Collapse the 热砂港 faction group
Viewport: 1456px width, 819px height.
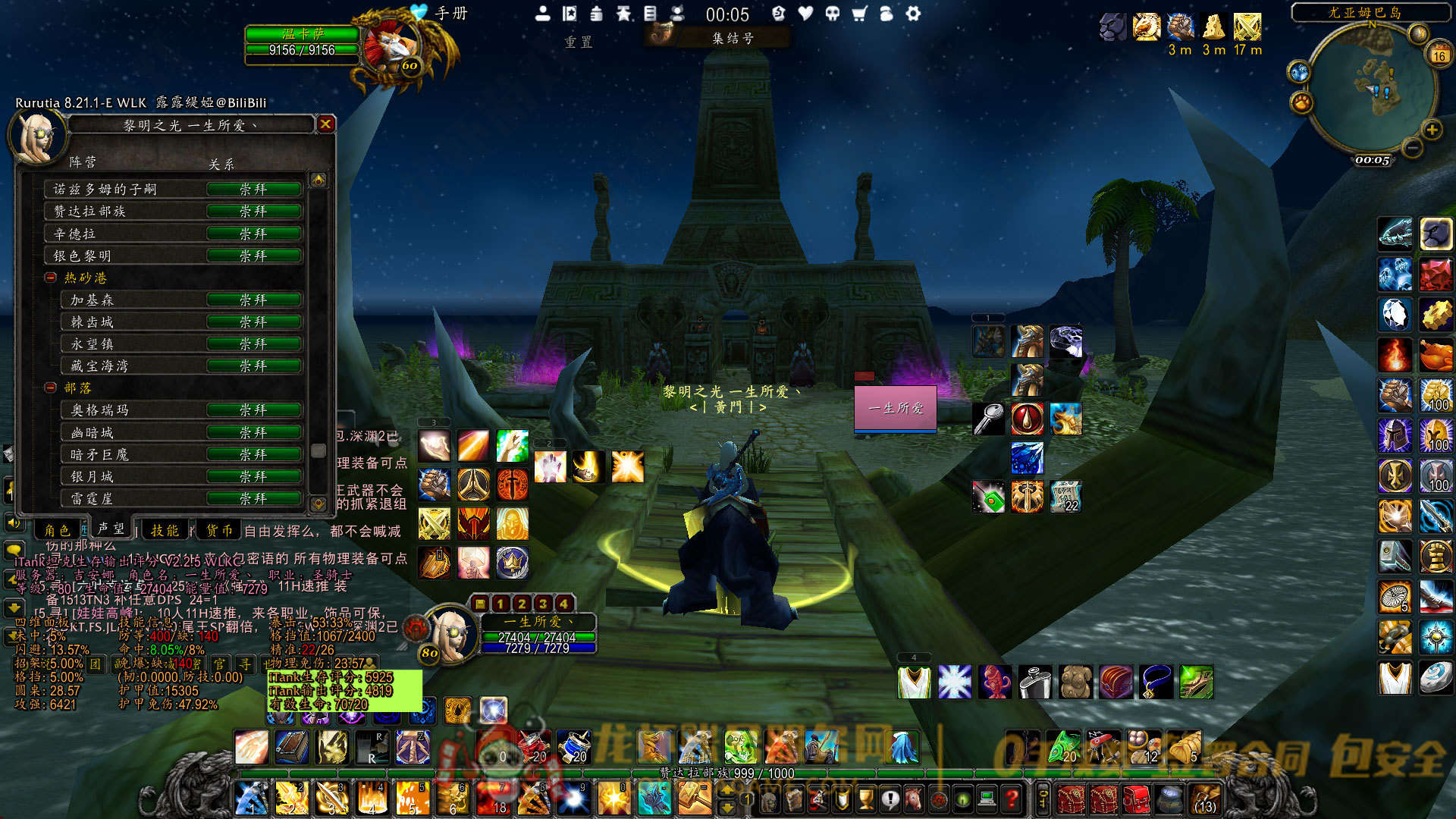coord(51,278)
